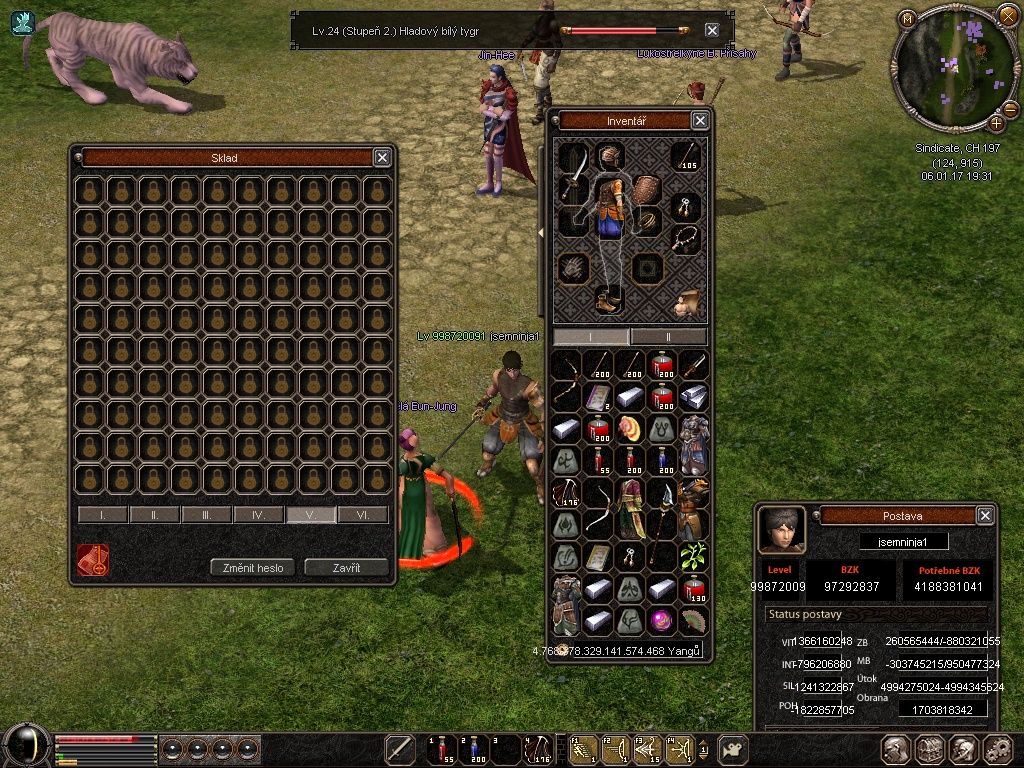Select the purple orb item in inventory
The height and width of the screenshot is (768, 1024).
pyautogui.click(x=662, y=620)
